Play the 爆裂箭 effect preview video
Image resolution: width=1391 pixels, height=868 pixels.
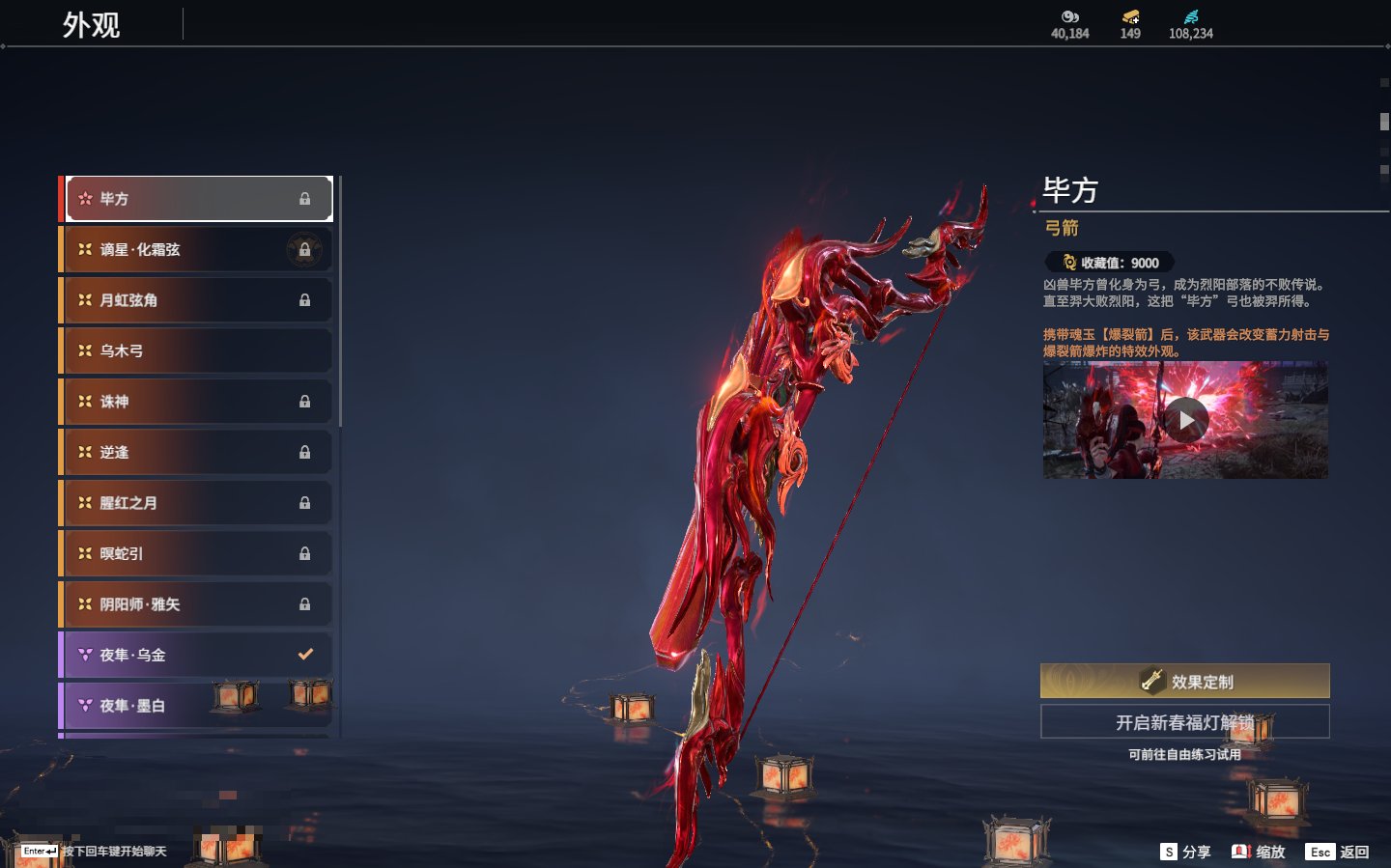click(x=1185, y=420)
